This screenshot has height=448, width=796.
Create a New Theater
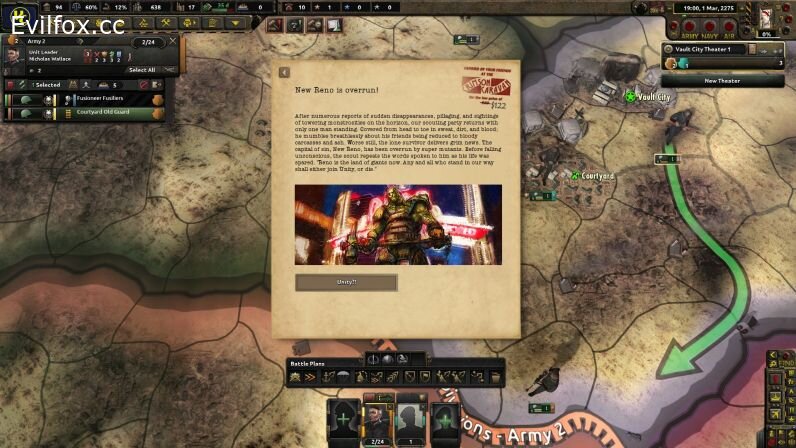724,80
